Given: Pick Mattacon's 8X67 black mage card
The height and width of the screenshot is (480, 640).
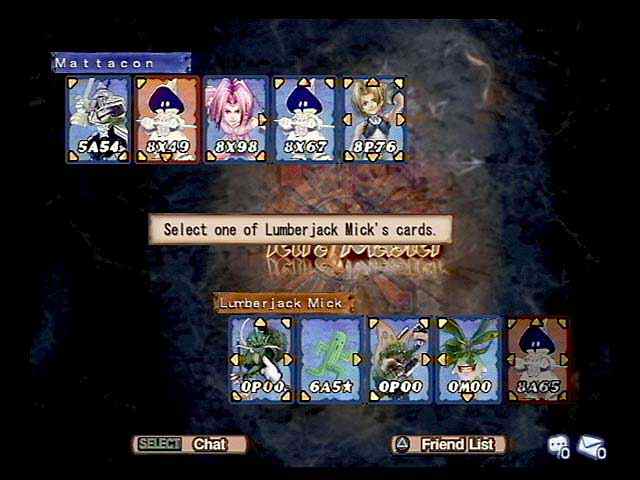Looking at the screenshot, I should click(x=305, y=119).
